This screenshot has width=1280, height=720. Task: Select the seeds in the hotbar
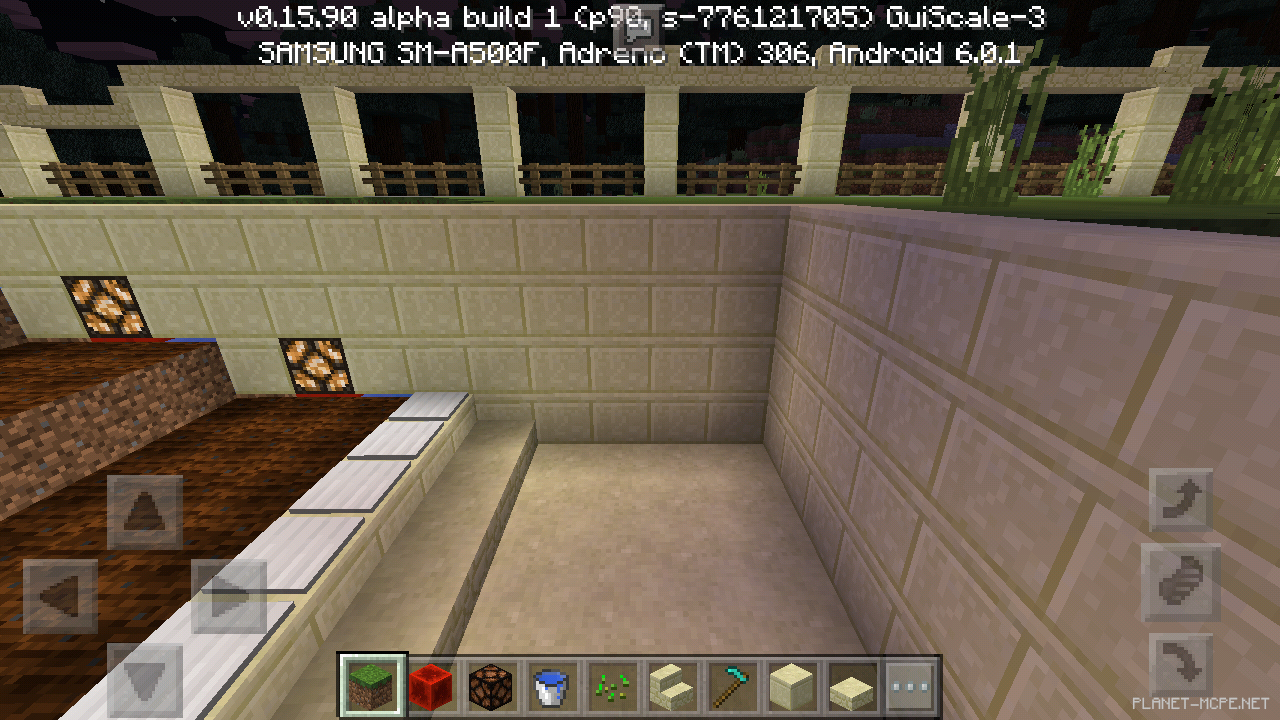pyautogui.click(x=612, y=686)
